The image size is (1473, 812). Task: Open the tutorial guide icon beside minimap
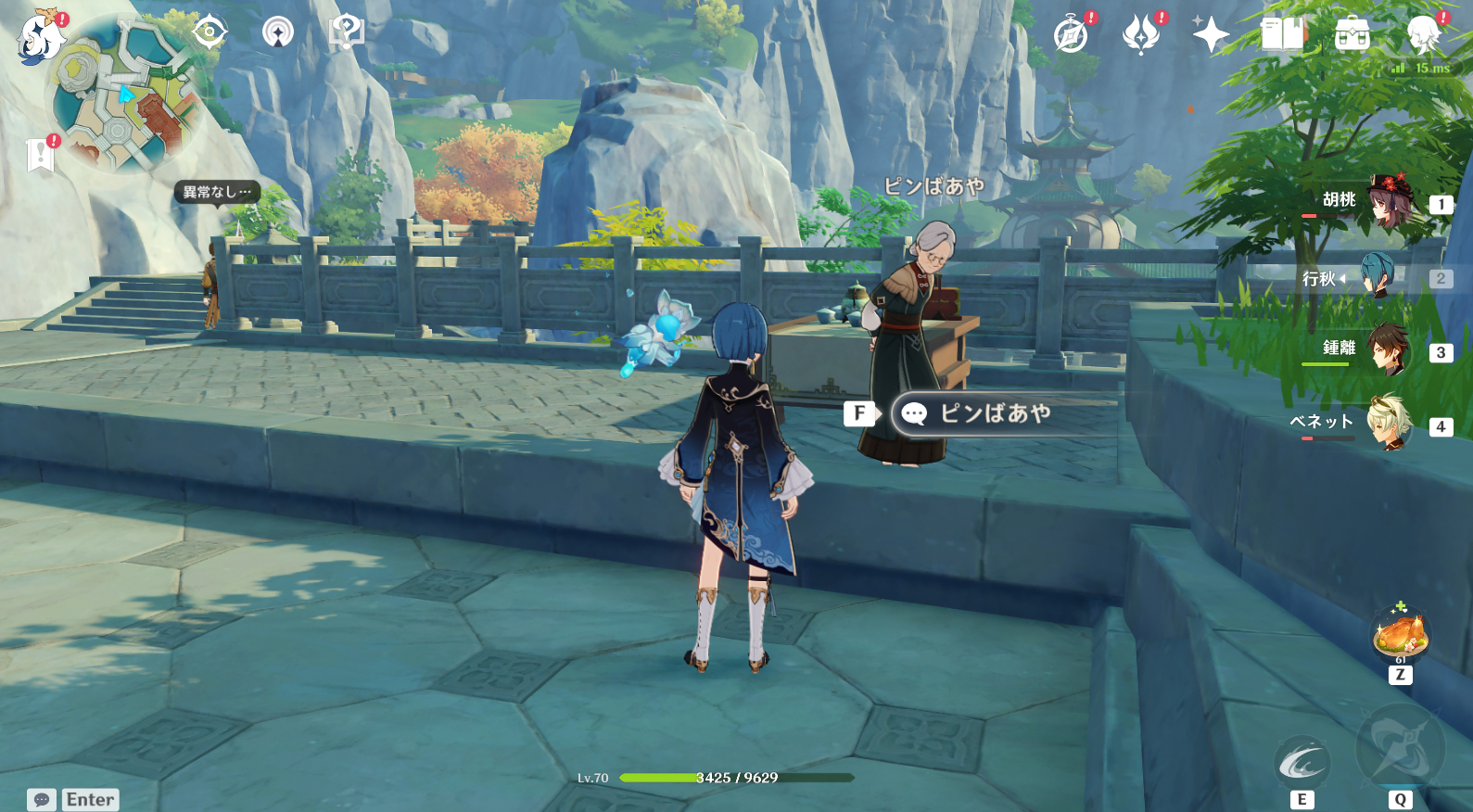coord(345,31)
